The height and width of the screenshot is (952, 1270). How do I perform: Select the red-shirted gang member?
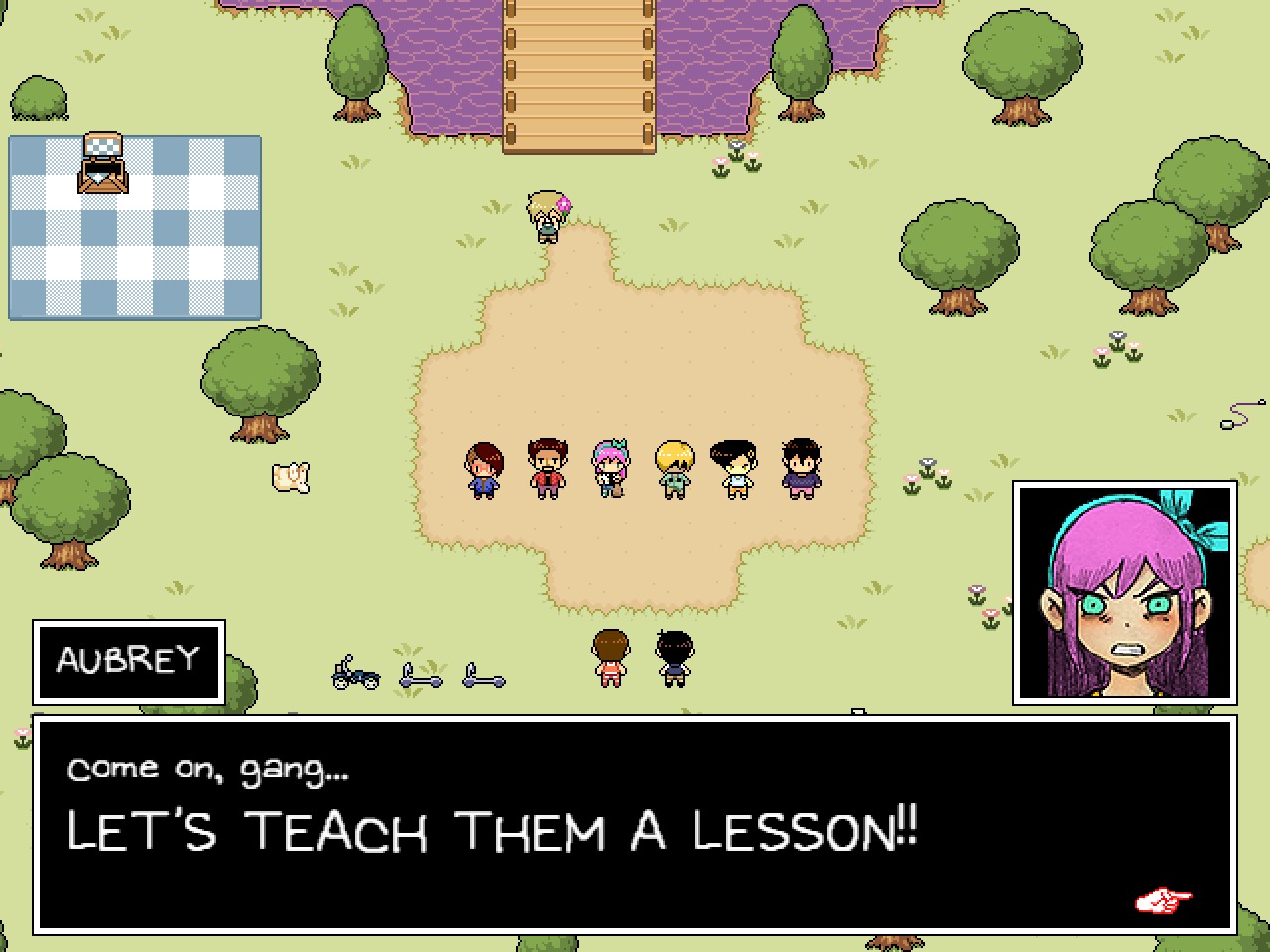(x=546, y=466)
